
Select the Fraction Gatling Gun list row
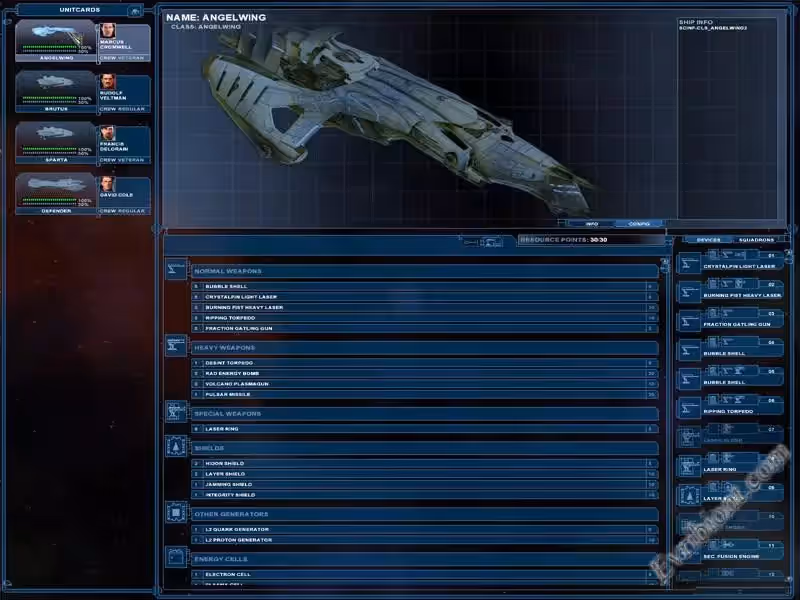click(420, 328)
